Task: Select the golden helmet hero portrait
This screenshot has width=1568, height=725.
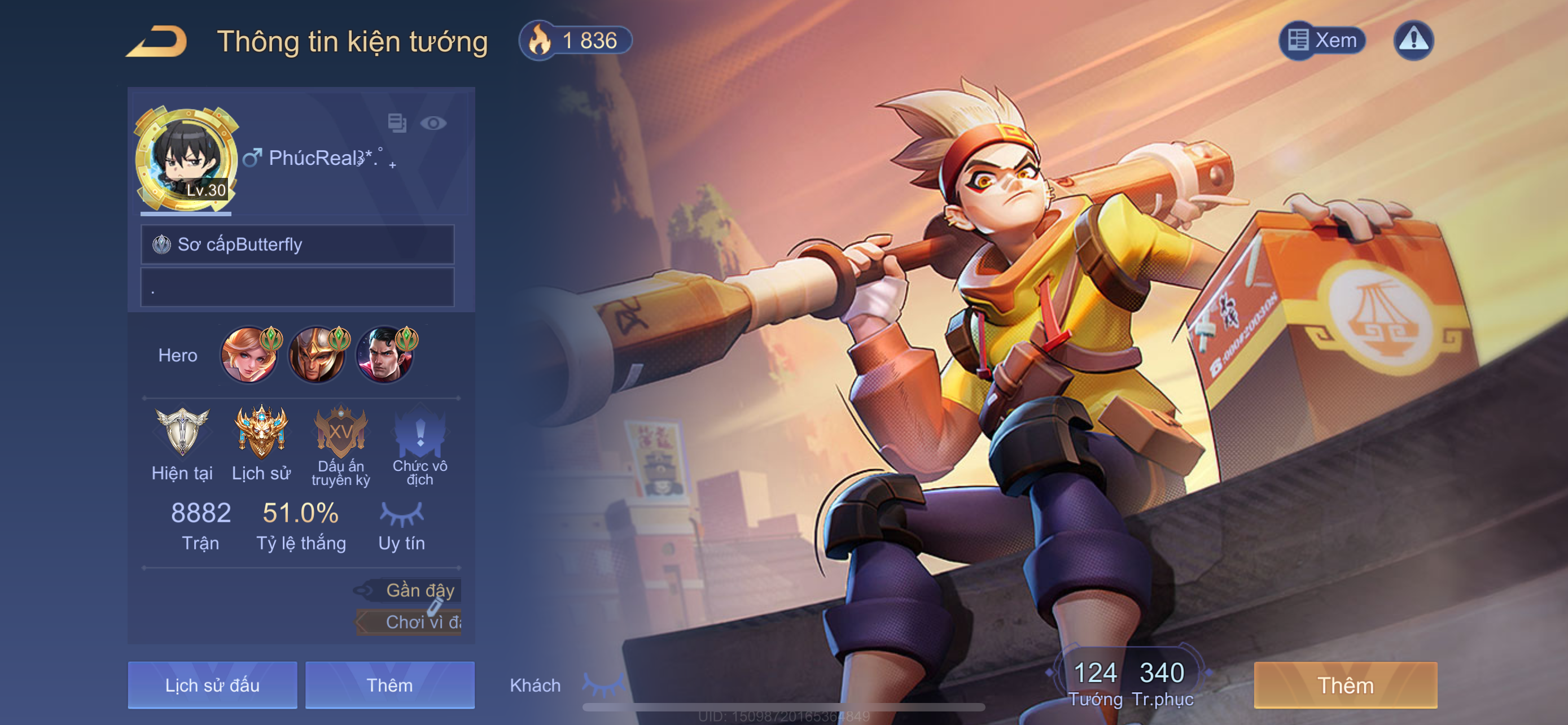Action: click(317, 356)
